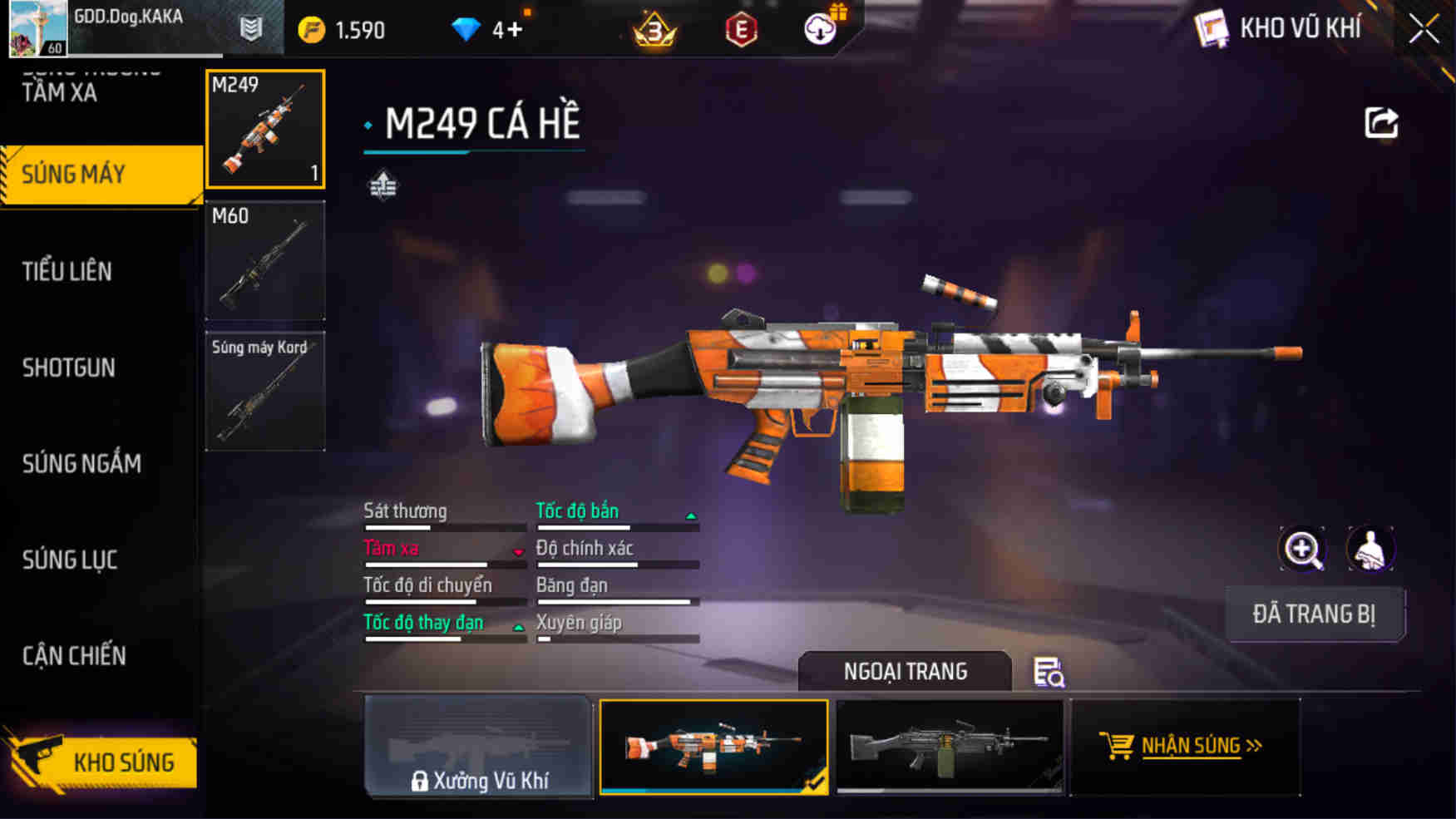The image size is (1456, 819).
Task: Open the cloud download gift icon
Action: pyautogui.click(x=819, y=29)
